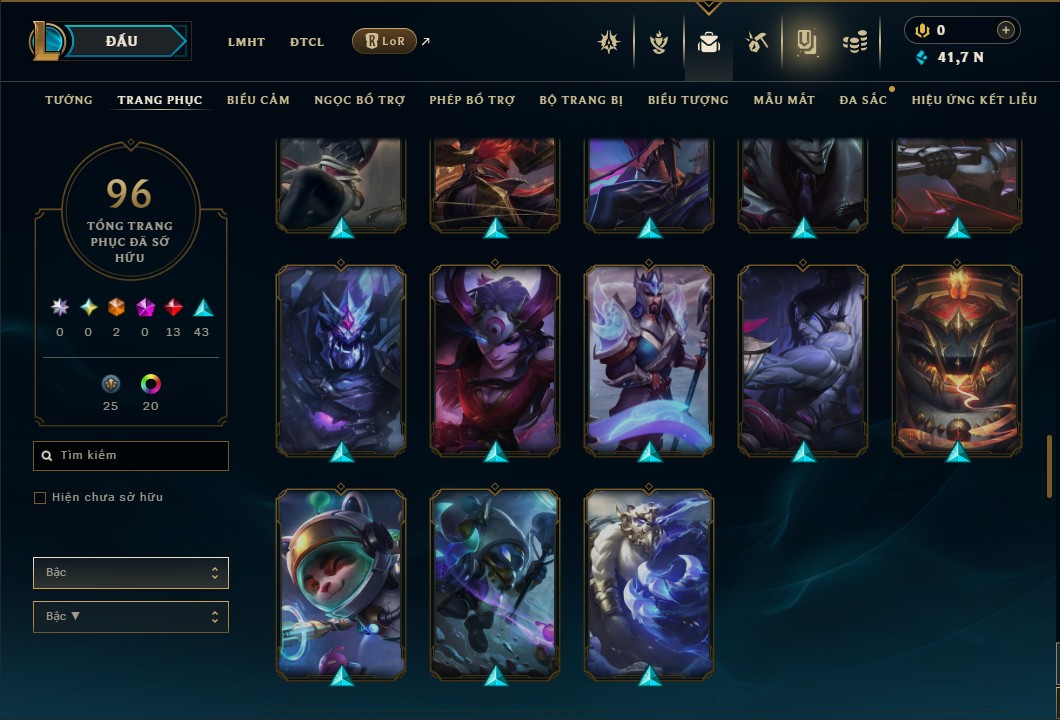1060x720 pixels.
Task: Launch the LoR shortcut button
Action: [x=384, y=41]
